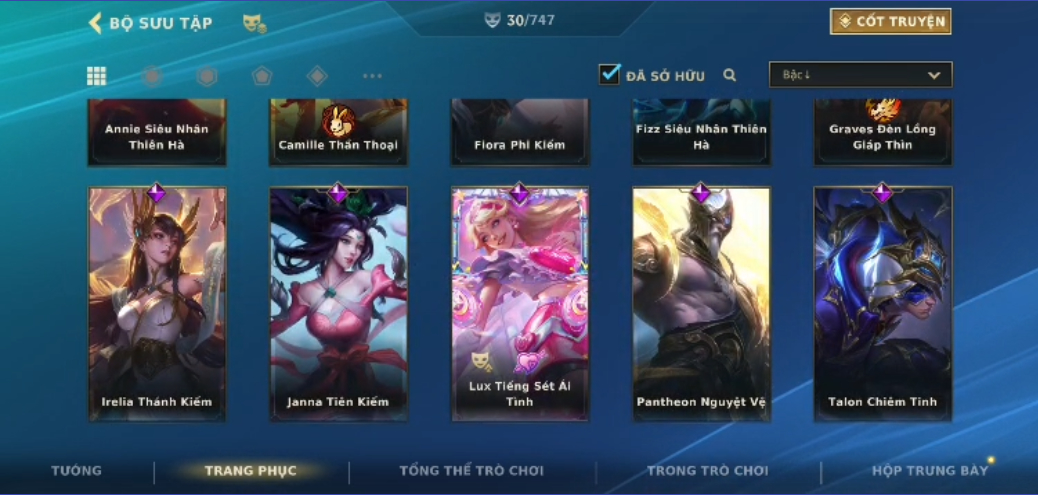Image resolution: width=1038 pixels, height=495 pixels.
Task: Choose the Janna Tiên Kiếm skin card
Action: (338, 304)
